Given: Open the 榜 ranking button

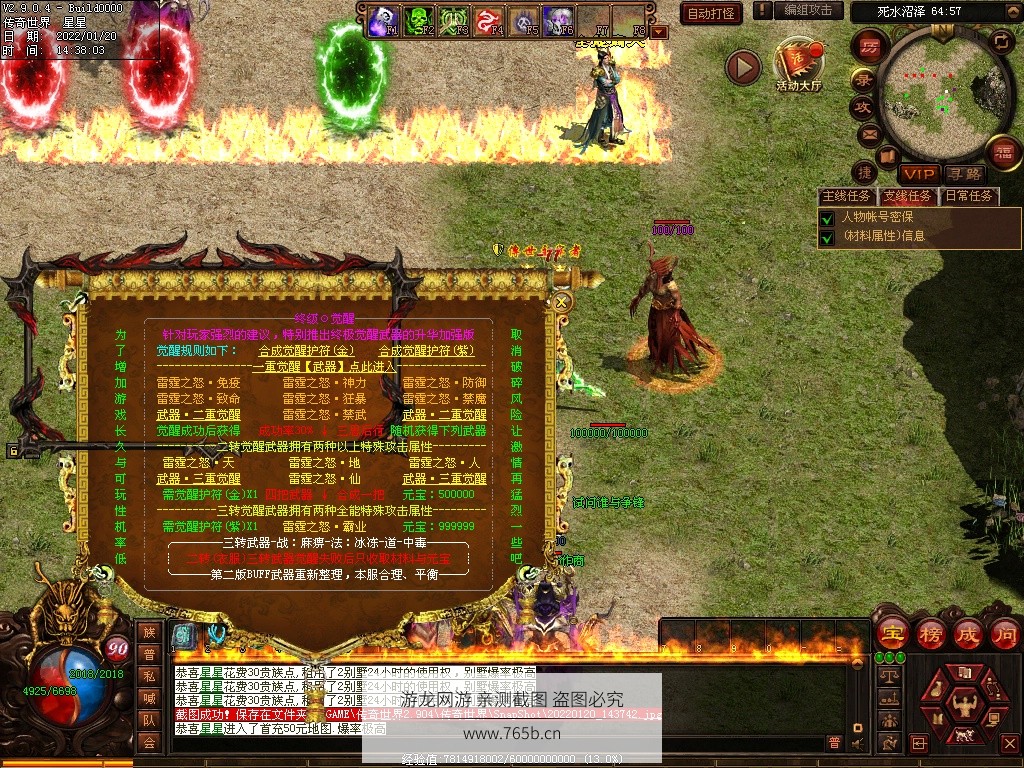Looking at the screenshot, I should click(x=930, y=633).
